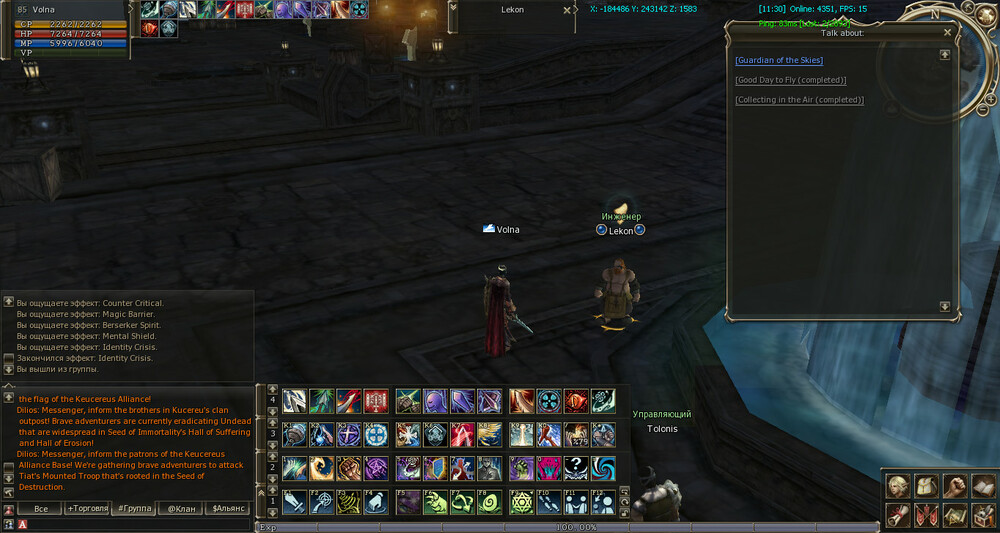Choose the Guardian of the Skies dialogue option
This screenshot has height=533, width=1000.
779,60
